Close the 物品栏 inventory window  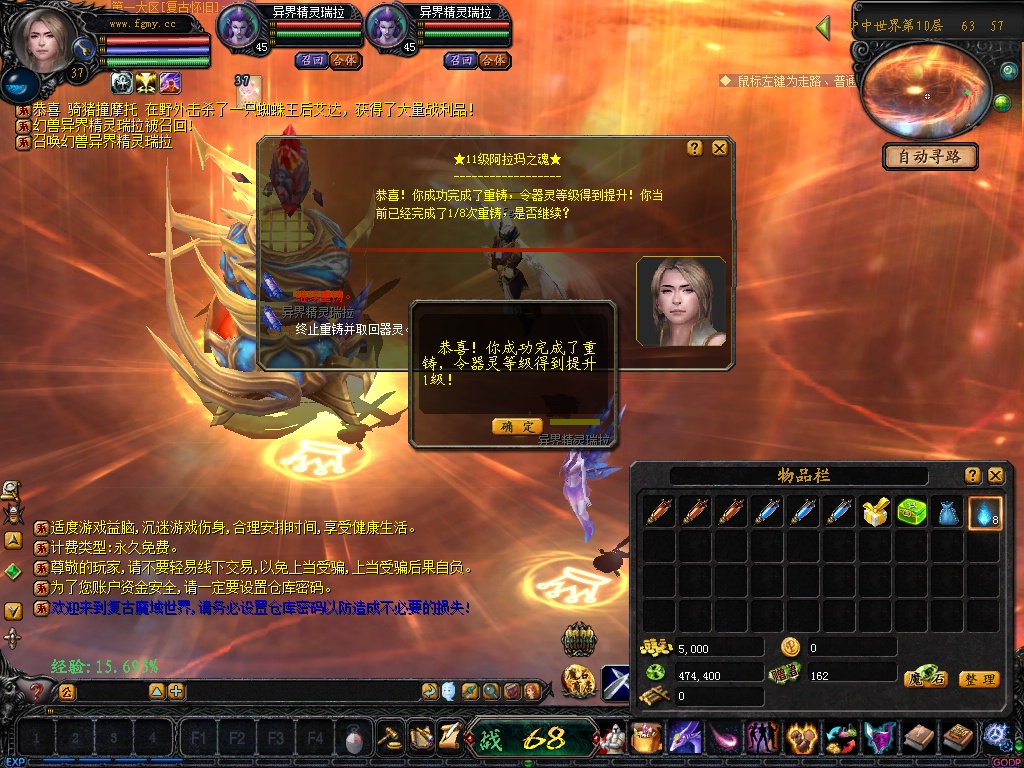coord(996,475)
